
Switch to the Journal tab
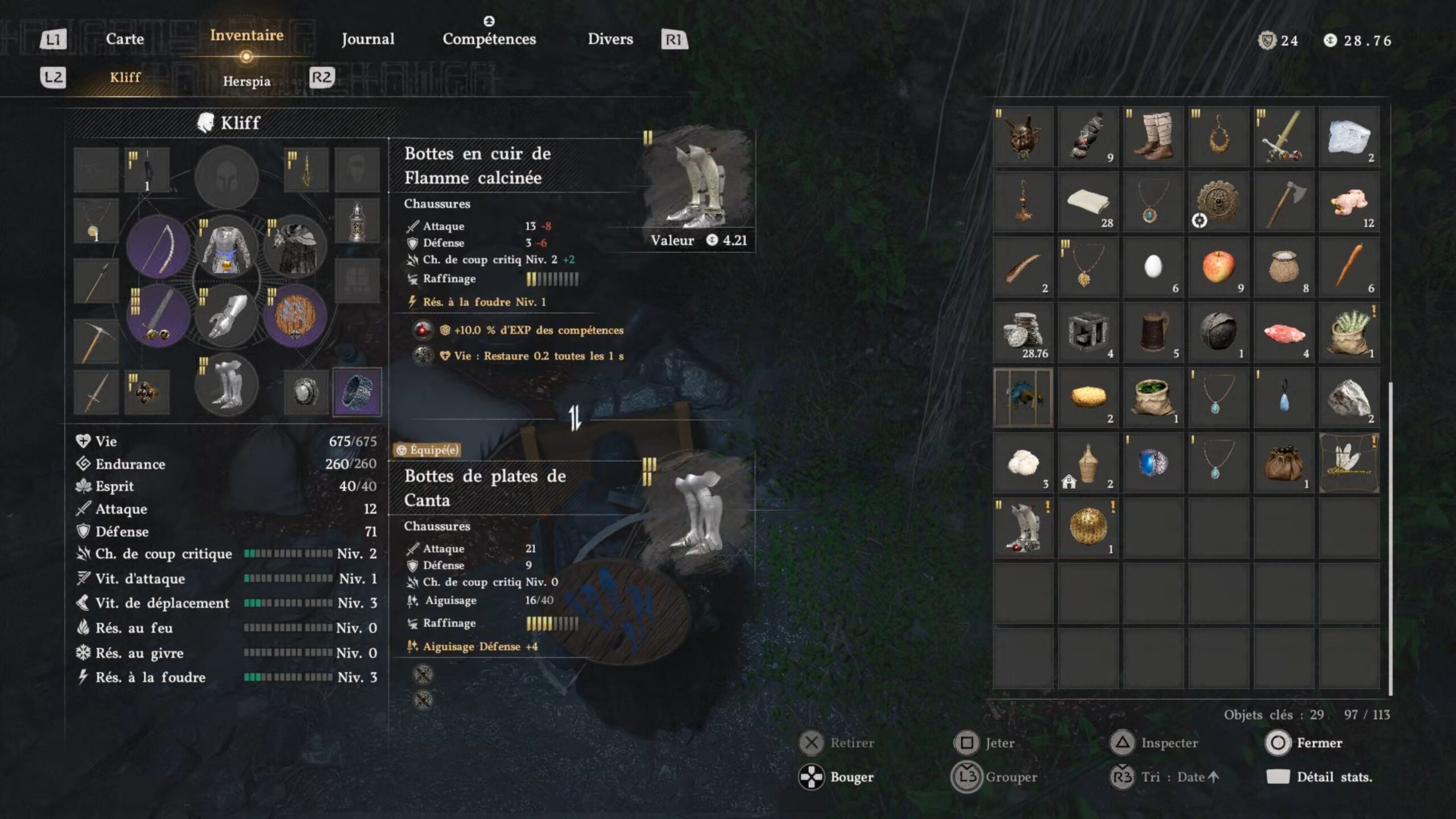367,39
